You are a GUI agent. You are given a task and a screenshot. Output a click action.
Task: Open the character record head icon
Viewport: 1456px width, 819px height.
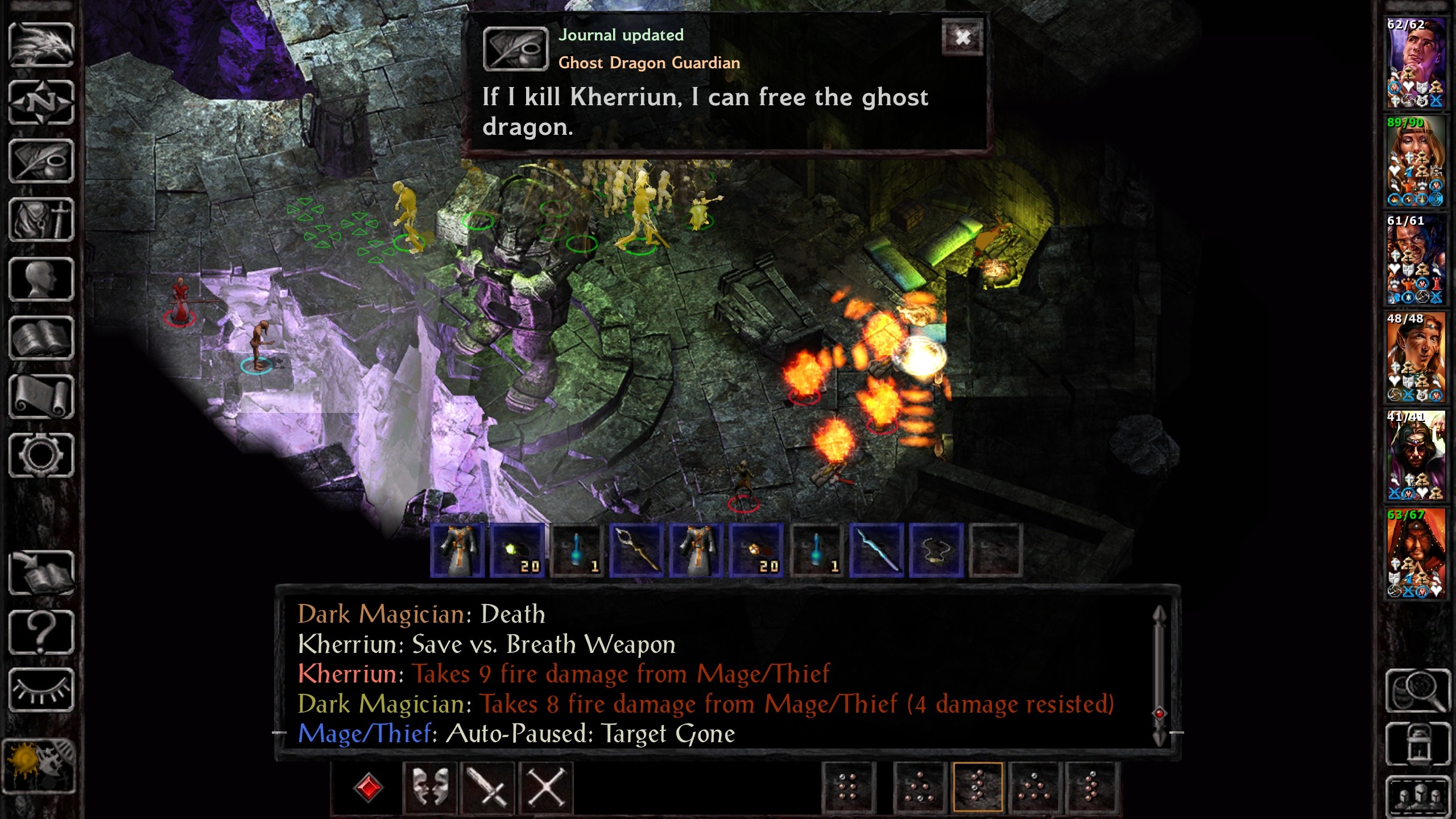[41, 279]
